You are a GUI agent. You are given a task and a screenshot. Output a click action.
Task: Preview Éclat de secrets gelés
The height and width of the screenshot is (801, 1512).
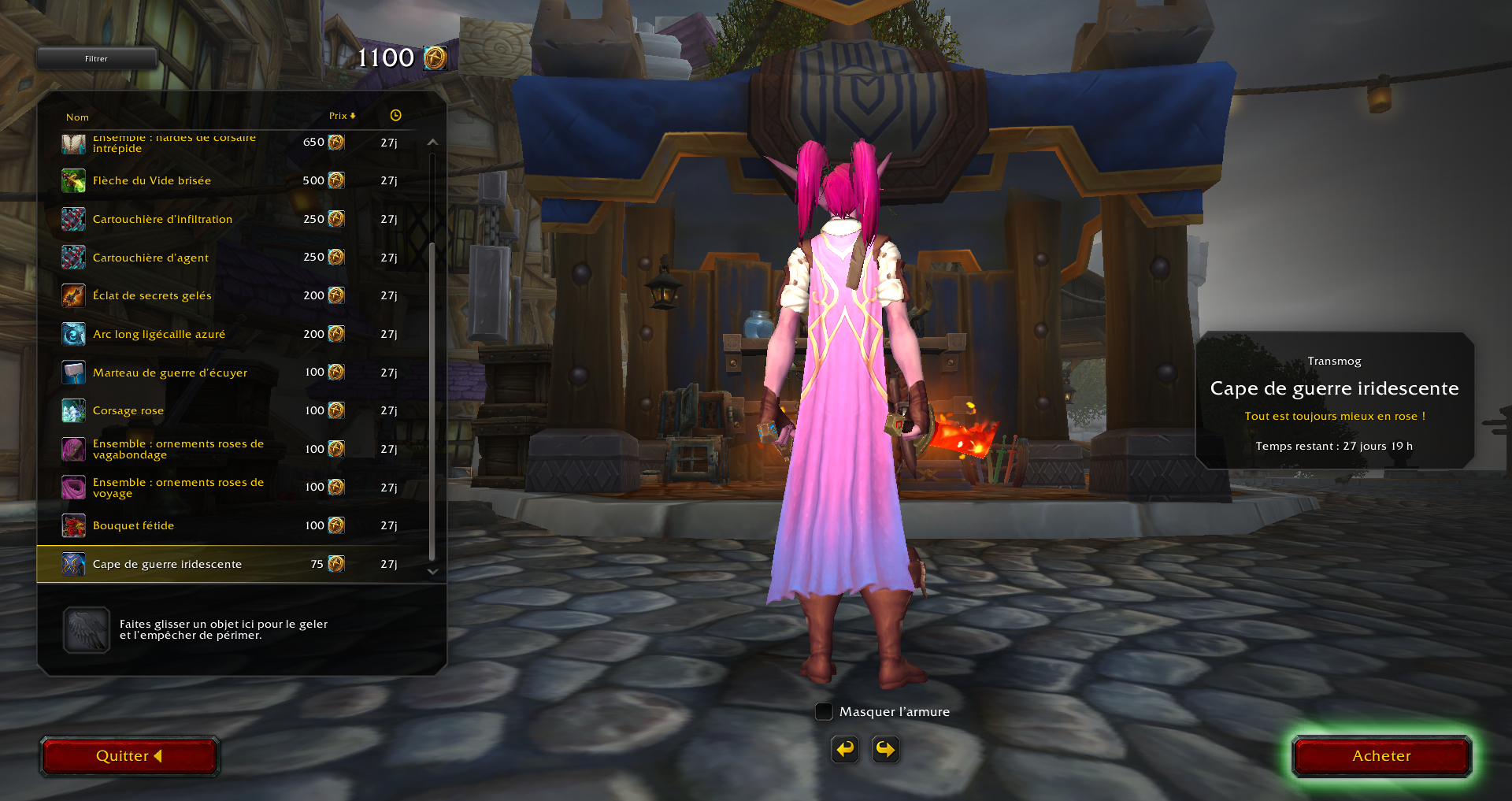152,295
